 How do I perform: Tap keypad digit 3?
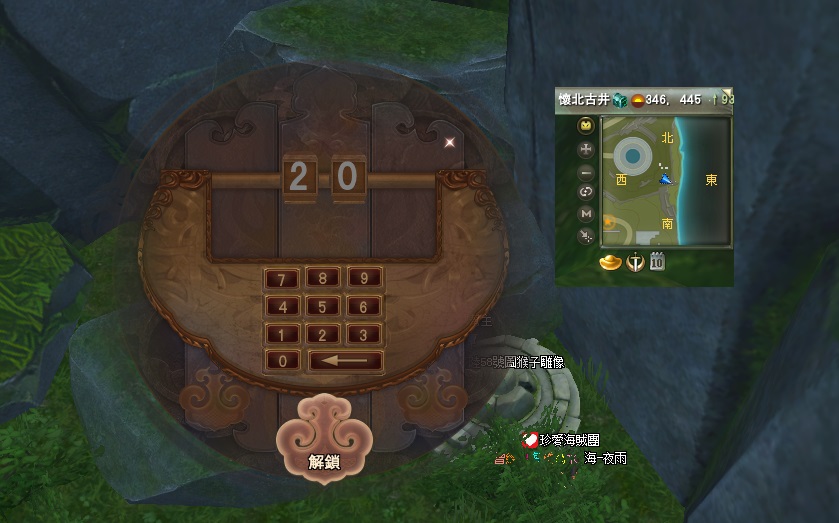click(364, 334)
